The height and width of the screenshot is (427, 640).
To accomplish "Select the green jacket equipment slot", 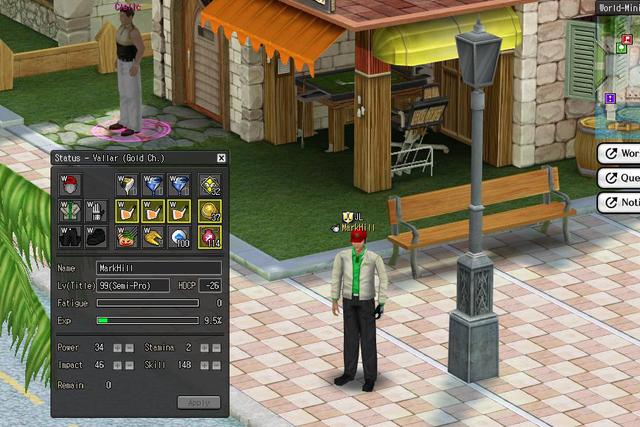I will (69, 211).
